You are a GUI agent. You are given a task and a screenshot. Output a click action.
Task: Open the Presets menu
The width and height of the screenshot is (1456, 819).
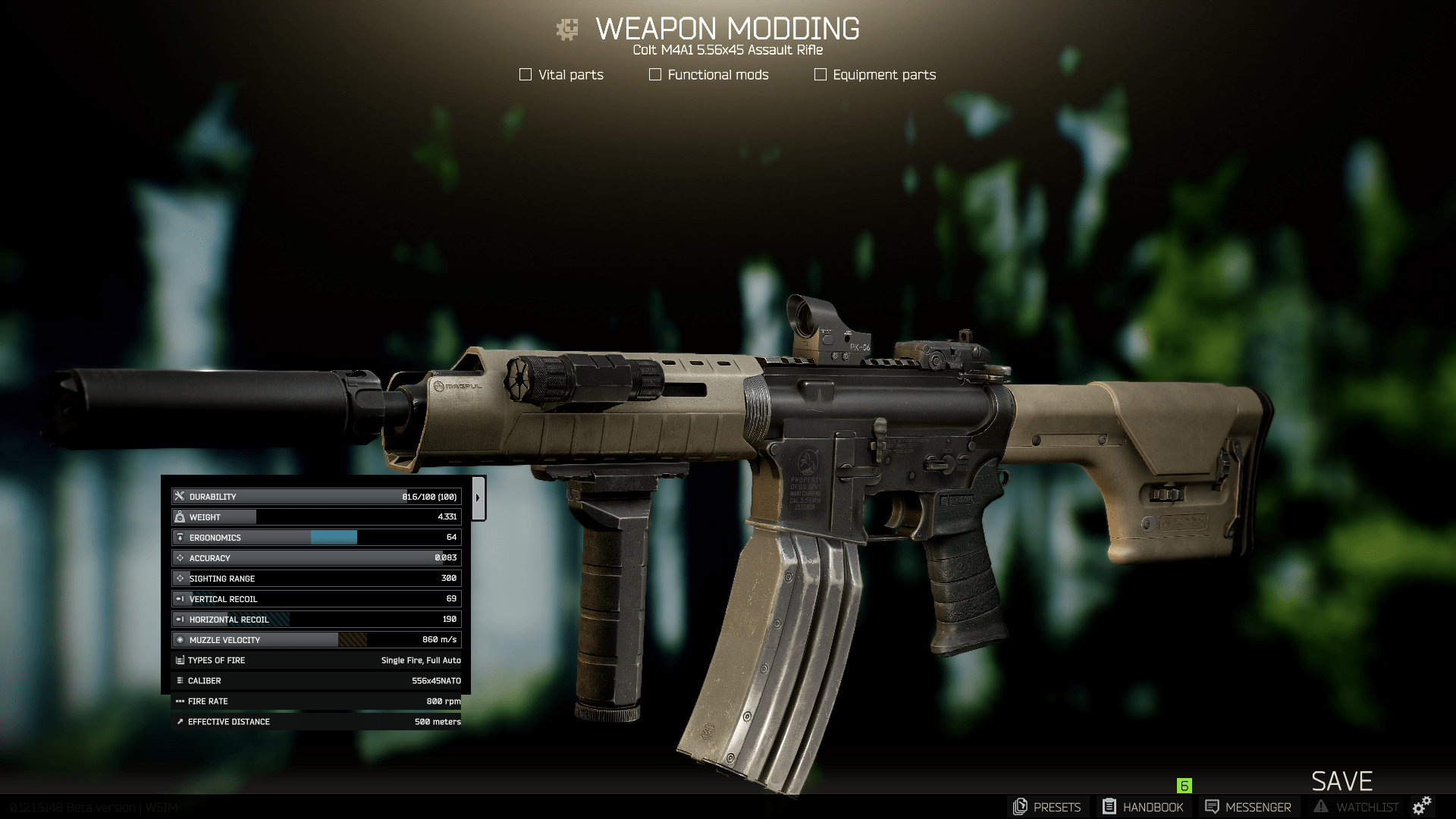coord(1046,807)
